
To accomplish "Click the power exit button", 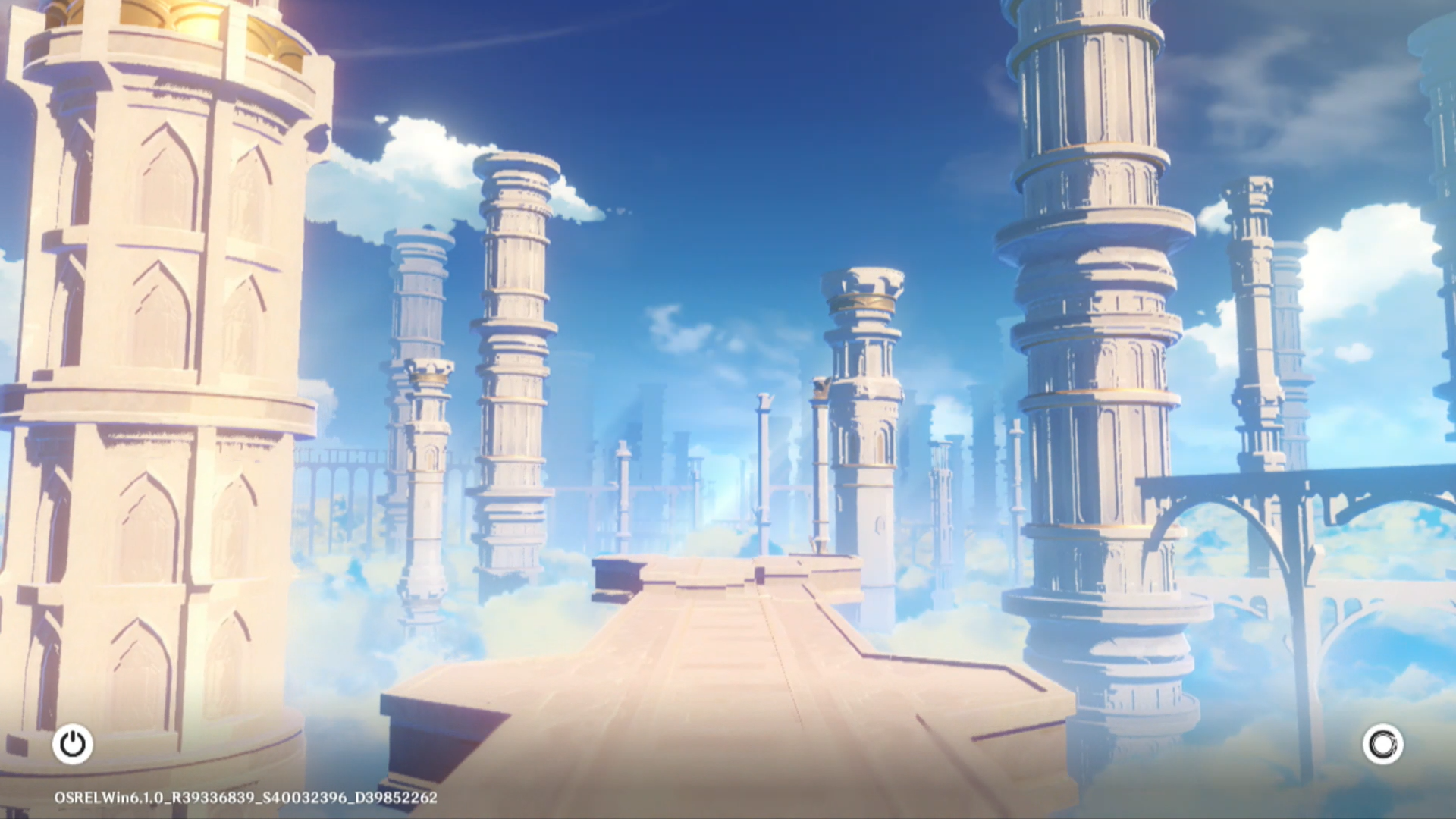I will click(x=73, y=744).
